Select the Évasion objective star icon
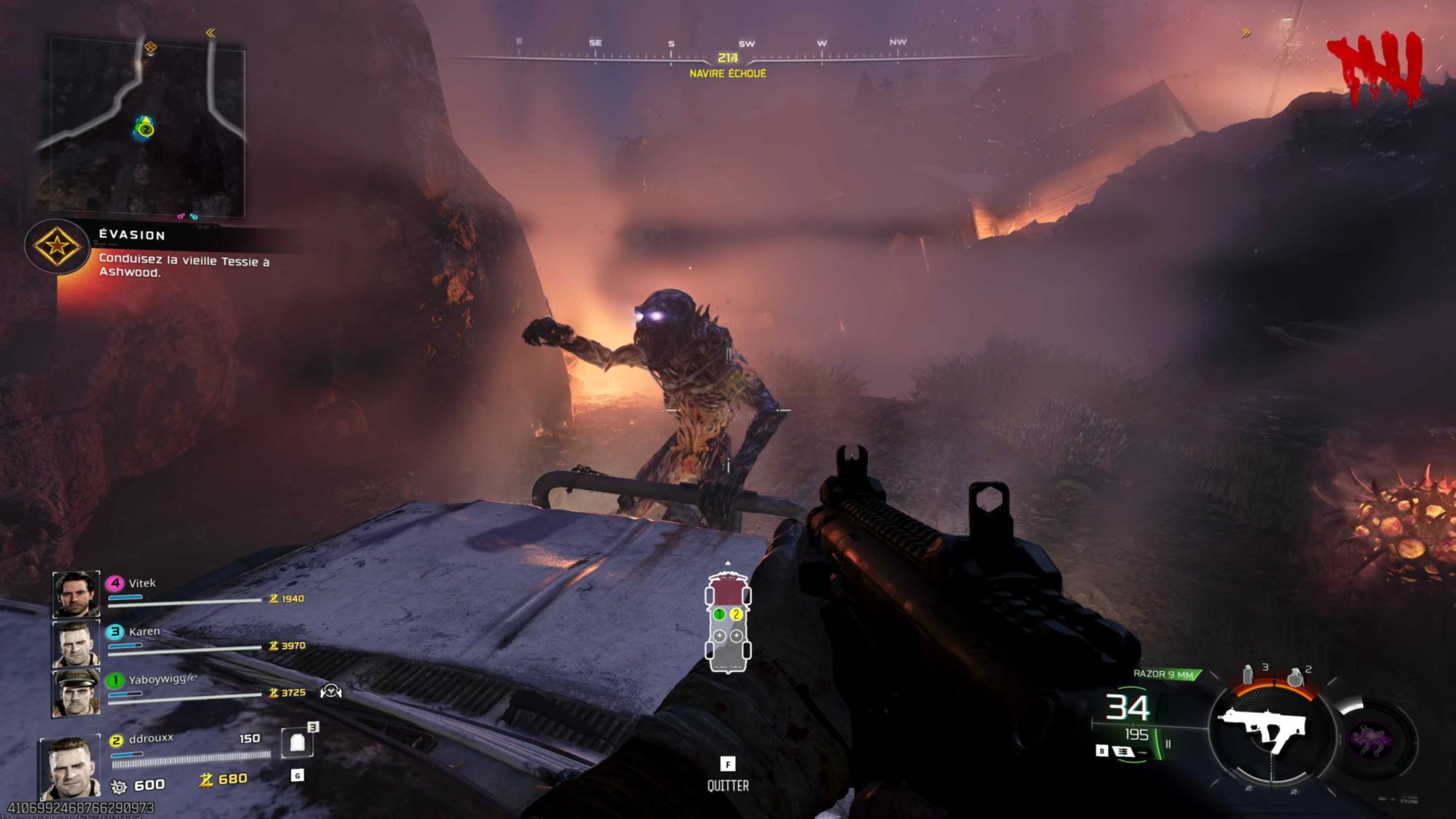 (57, 246)
